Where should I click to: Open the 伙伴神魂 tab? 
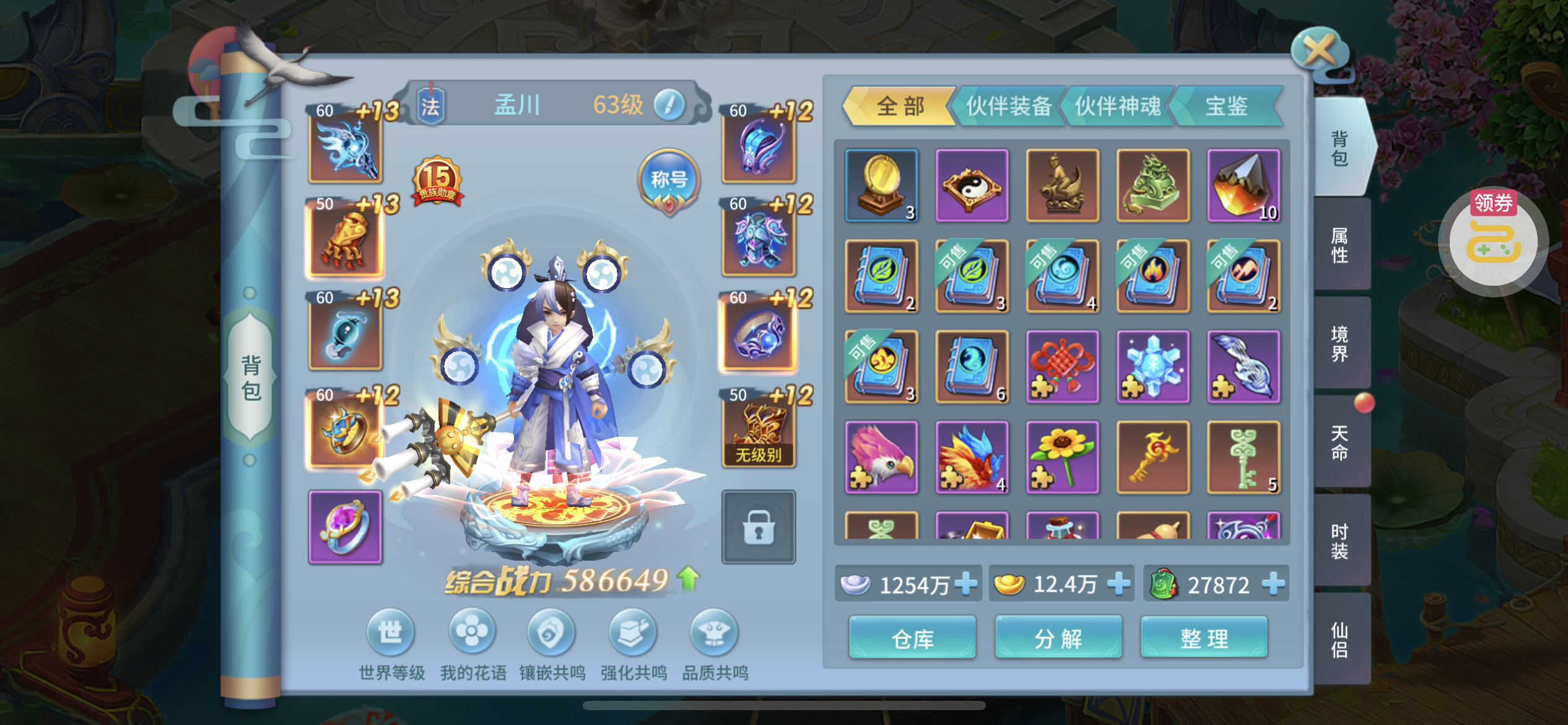pyautogui.click(x=1117, y=106)
